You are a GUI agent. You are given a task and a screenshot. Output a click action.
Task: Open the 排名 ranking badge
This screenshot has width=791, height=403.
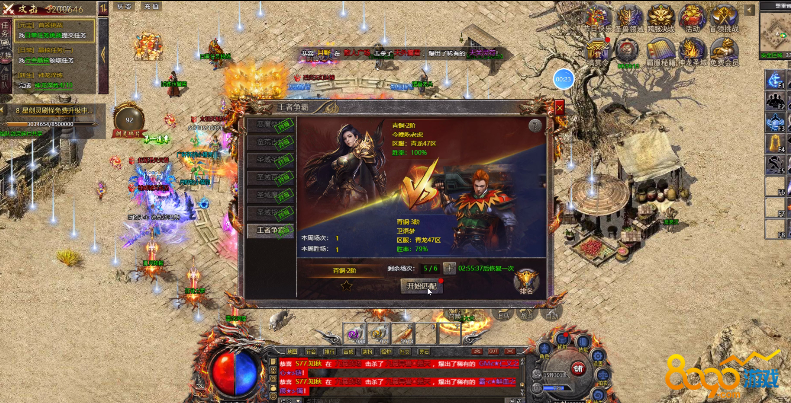(527, 284)
